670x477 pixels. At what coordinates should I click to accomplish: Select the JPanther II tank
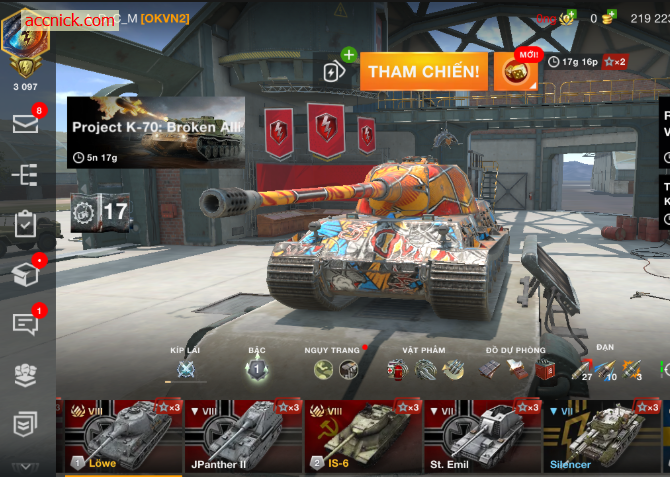(x=243, y=435)
